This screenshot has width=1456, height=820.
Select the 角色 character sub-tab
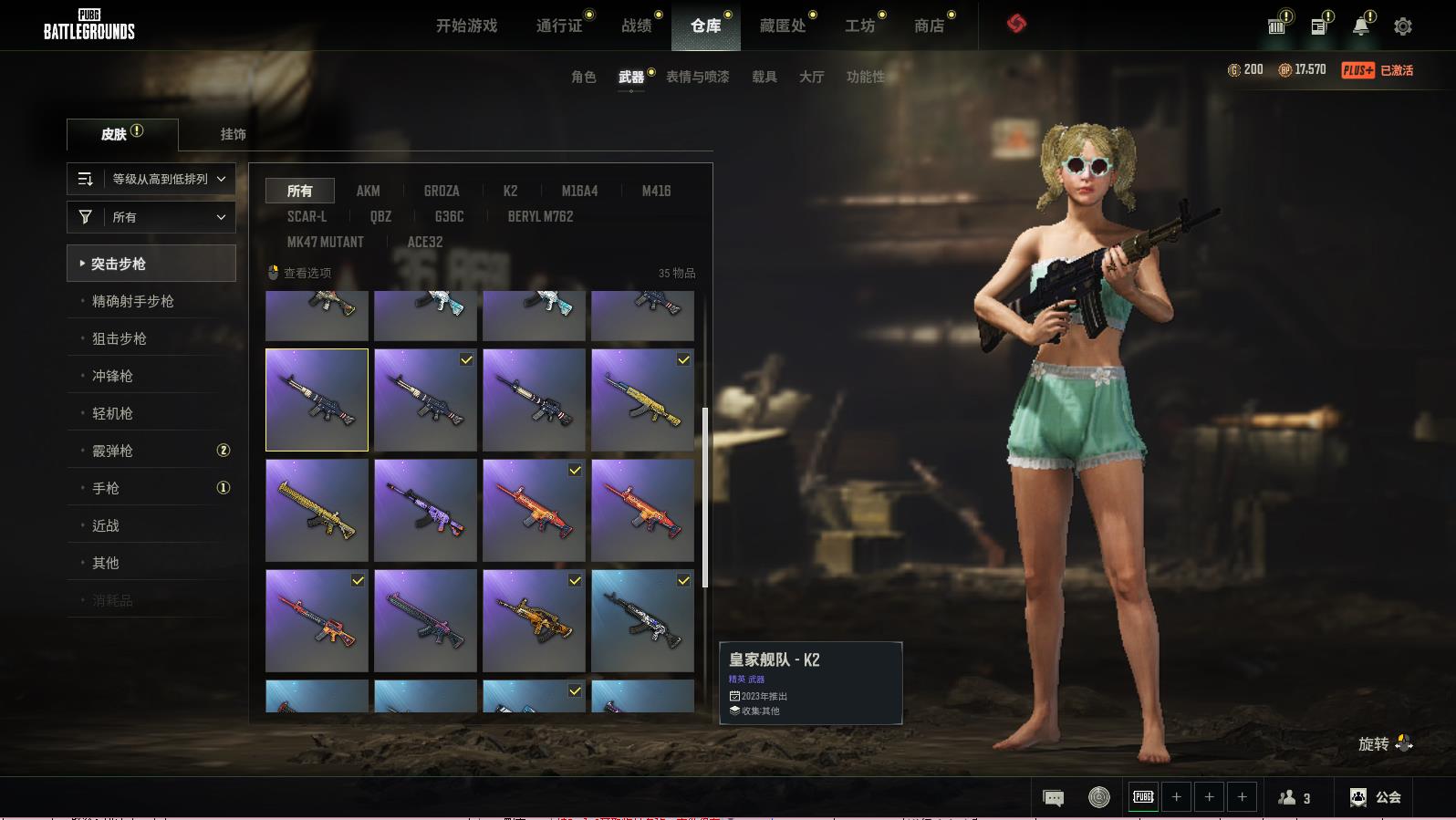(583, 77)
